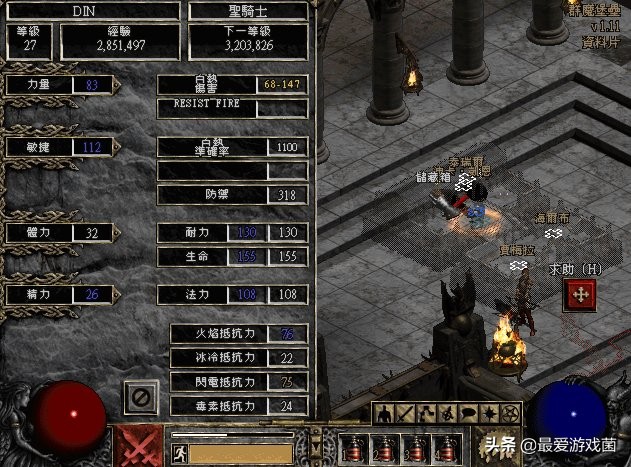Close the character stats panel
The image size is (631, 467).
(x=141, y=398)
